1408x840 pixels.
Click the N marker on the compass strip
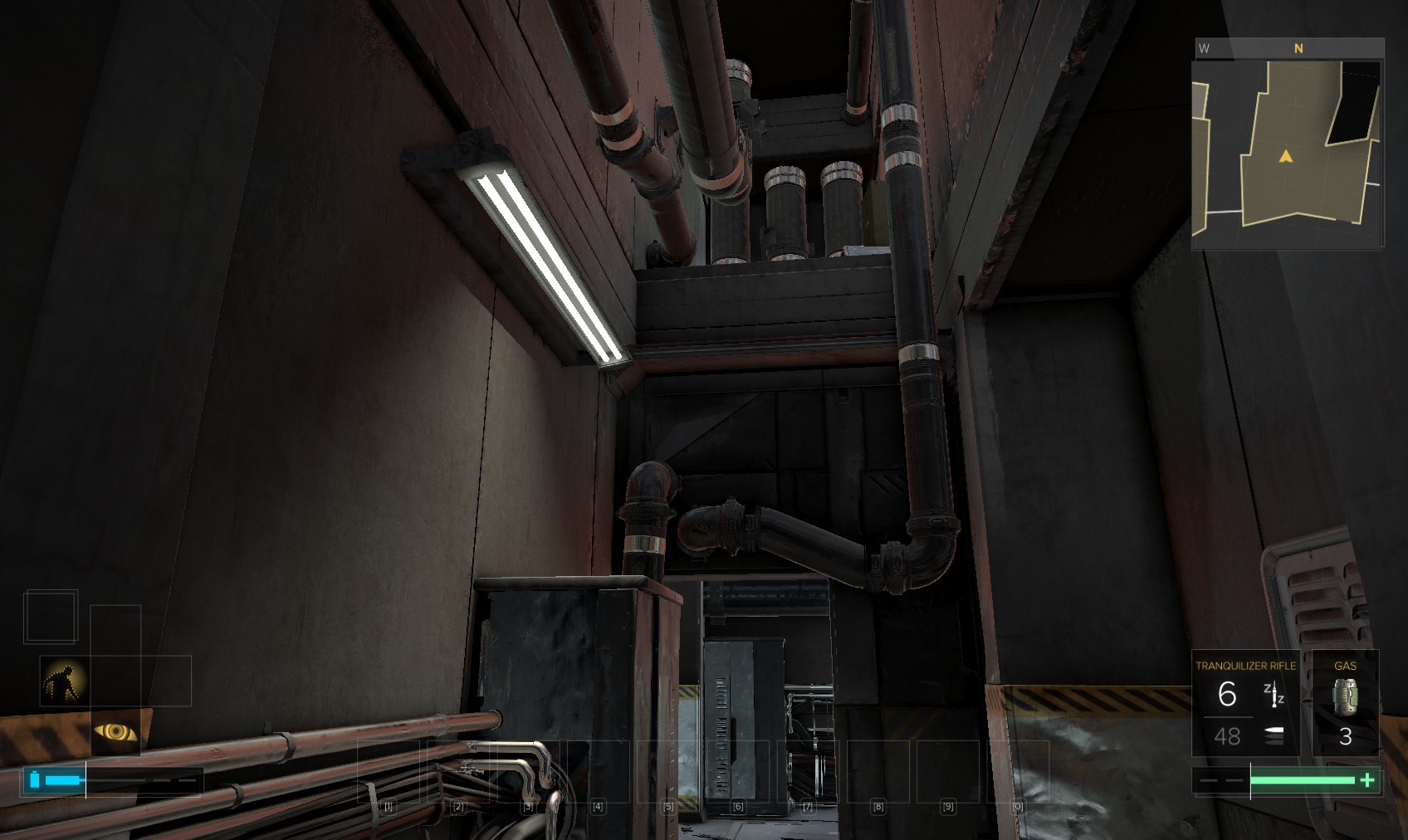(1298, 49)
